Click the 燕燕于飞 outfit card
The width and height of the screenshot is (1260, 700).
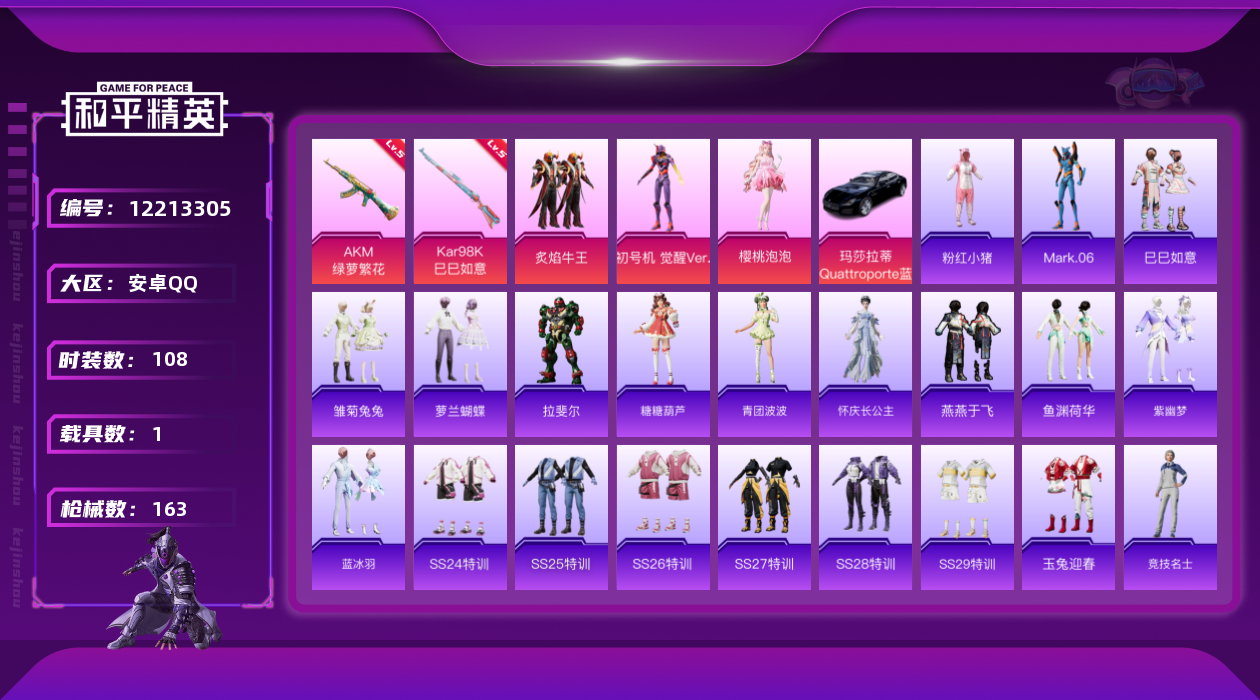(x=967, y=364)
